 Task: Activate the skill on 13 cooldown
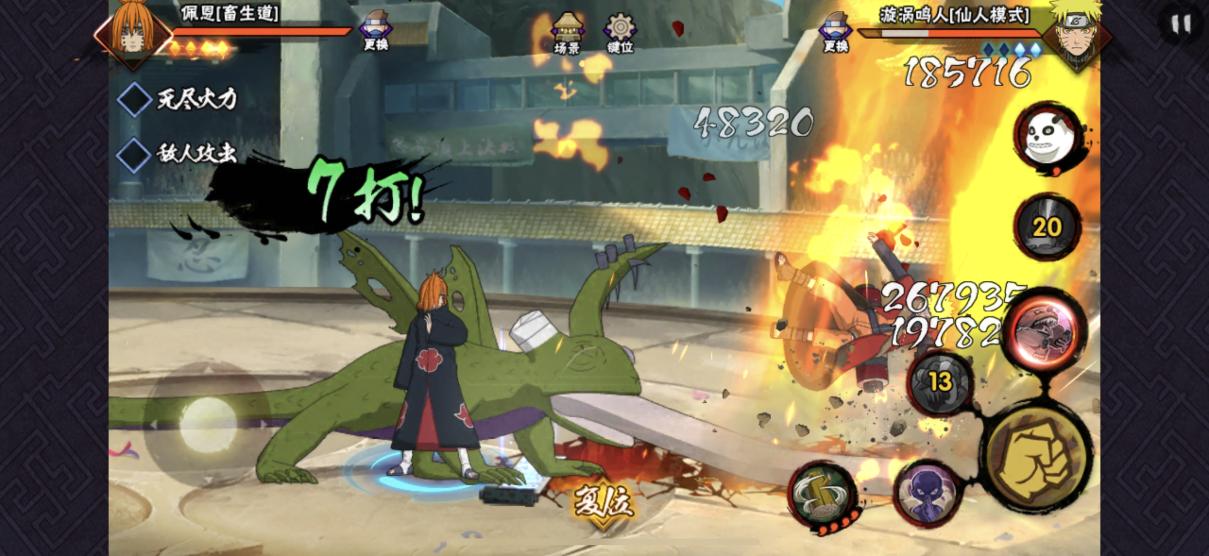[x=939, y=381]
